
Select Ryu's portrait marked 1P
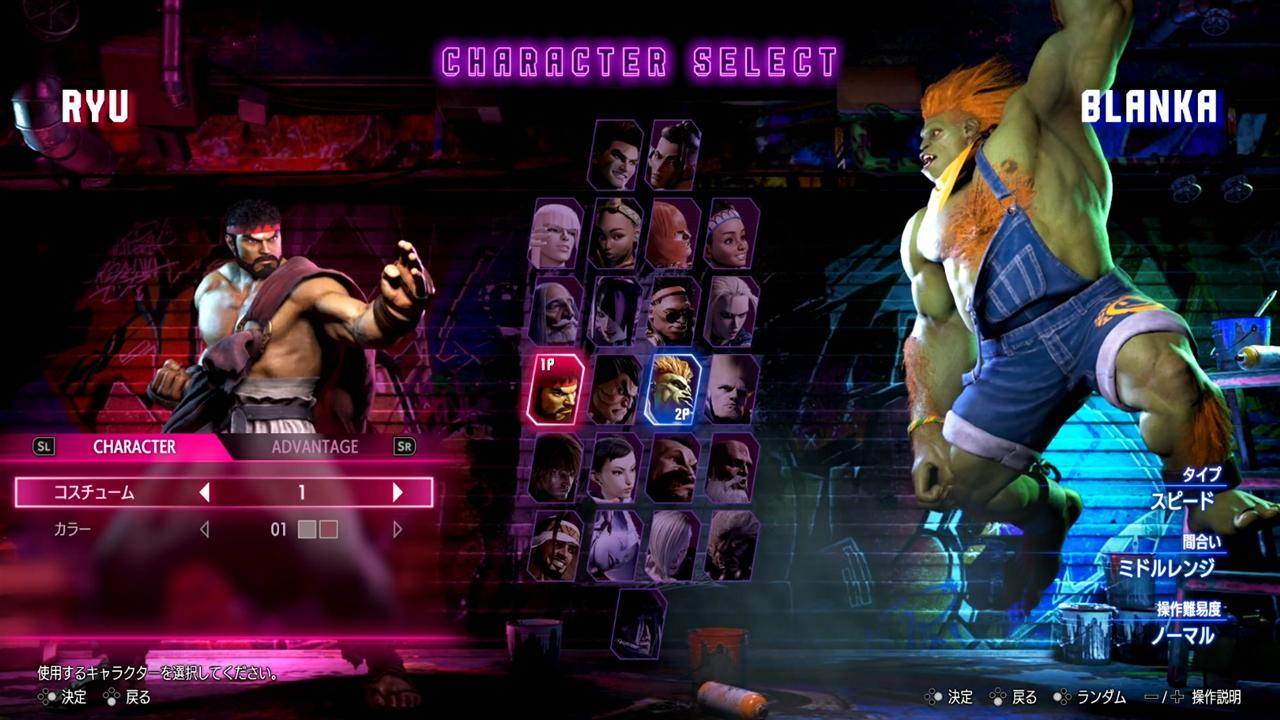[x=556, y=389]
